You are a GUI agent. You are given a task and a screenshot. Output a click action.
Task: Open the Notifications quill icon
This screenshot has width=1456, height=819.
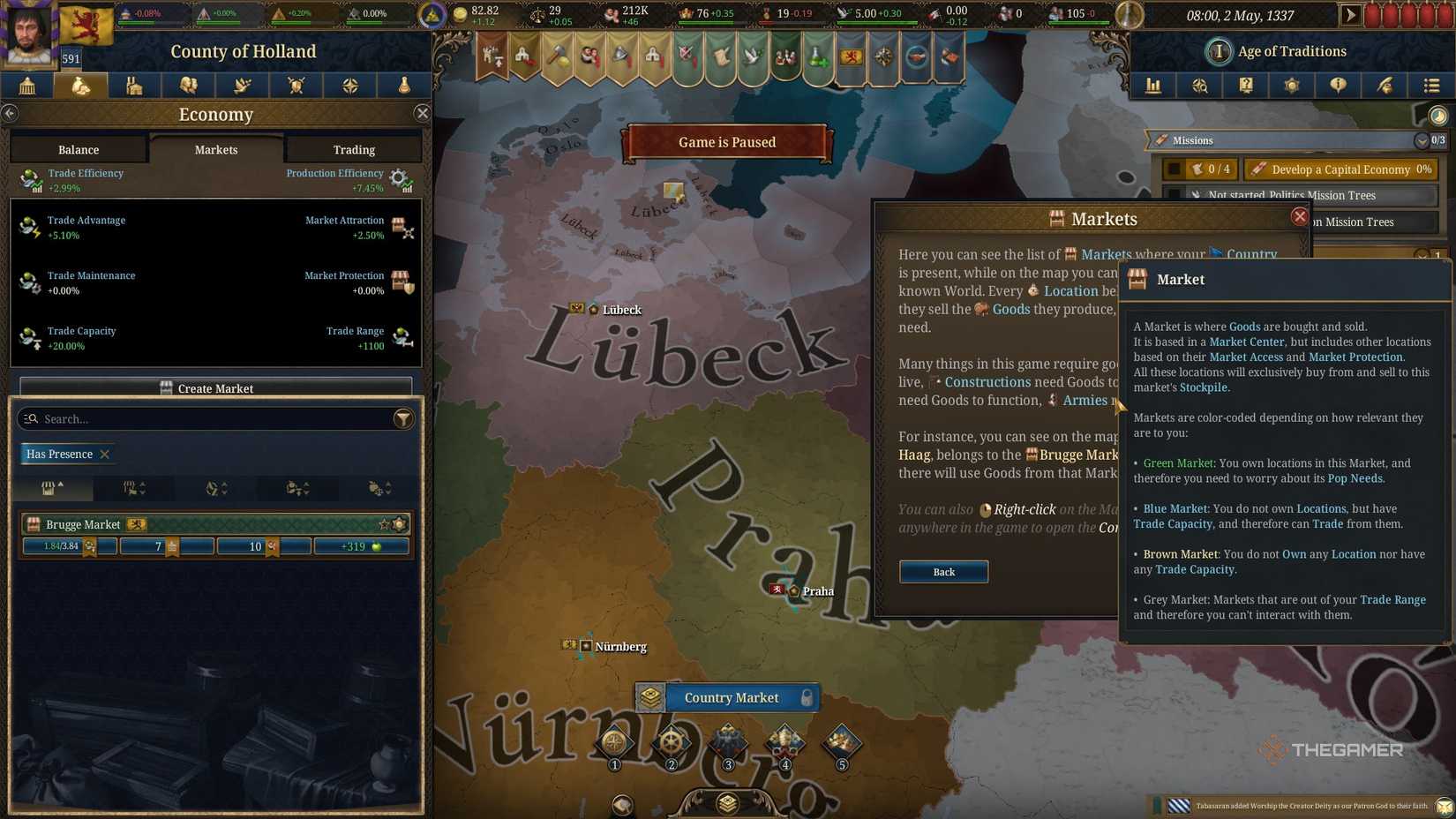coord(1386,86)
